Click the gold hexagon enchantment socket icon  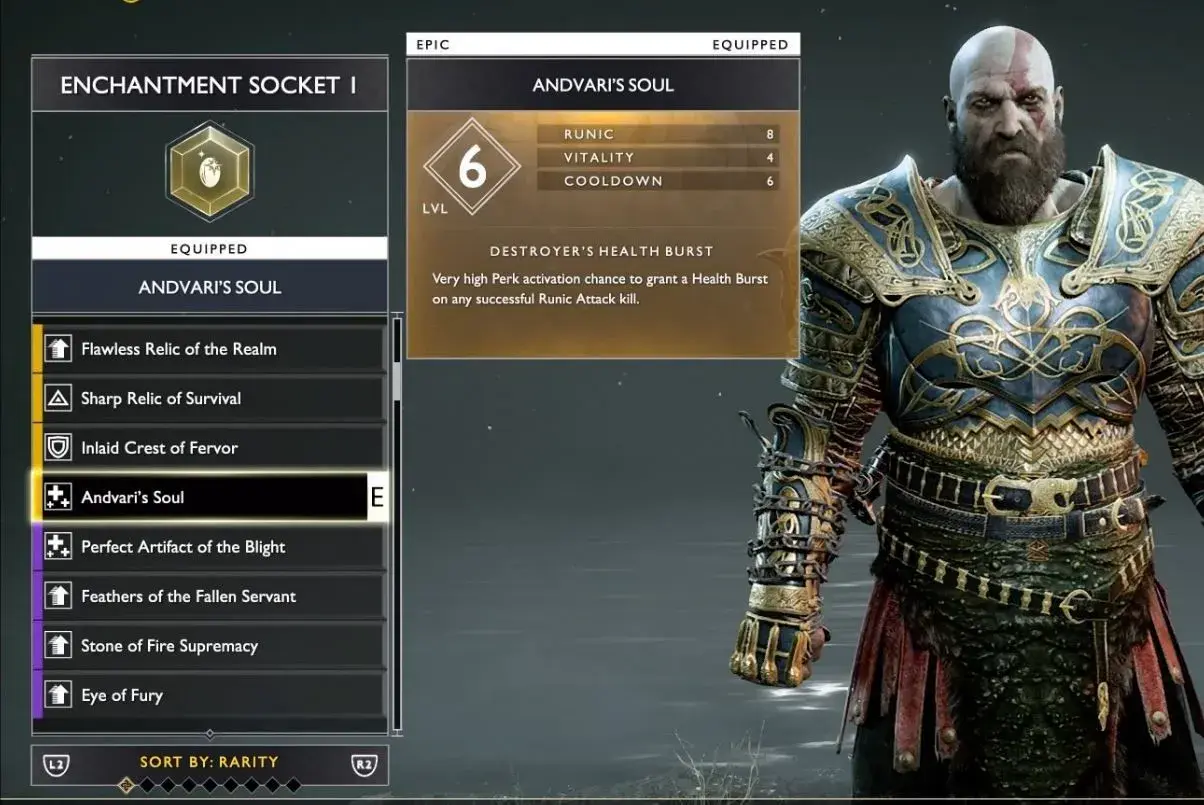click(209, 171)
